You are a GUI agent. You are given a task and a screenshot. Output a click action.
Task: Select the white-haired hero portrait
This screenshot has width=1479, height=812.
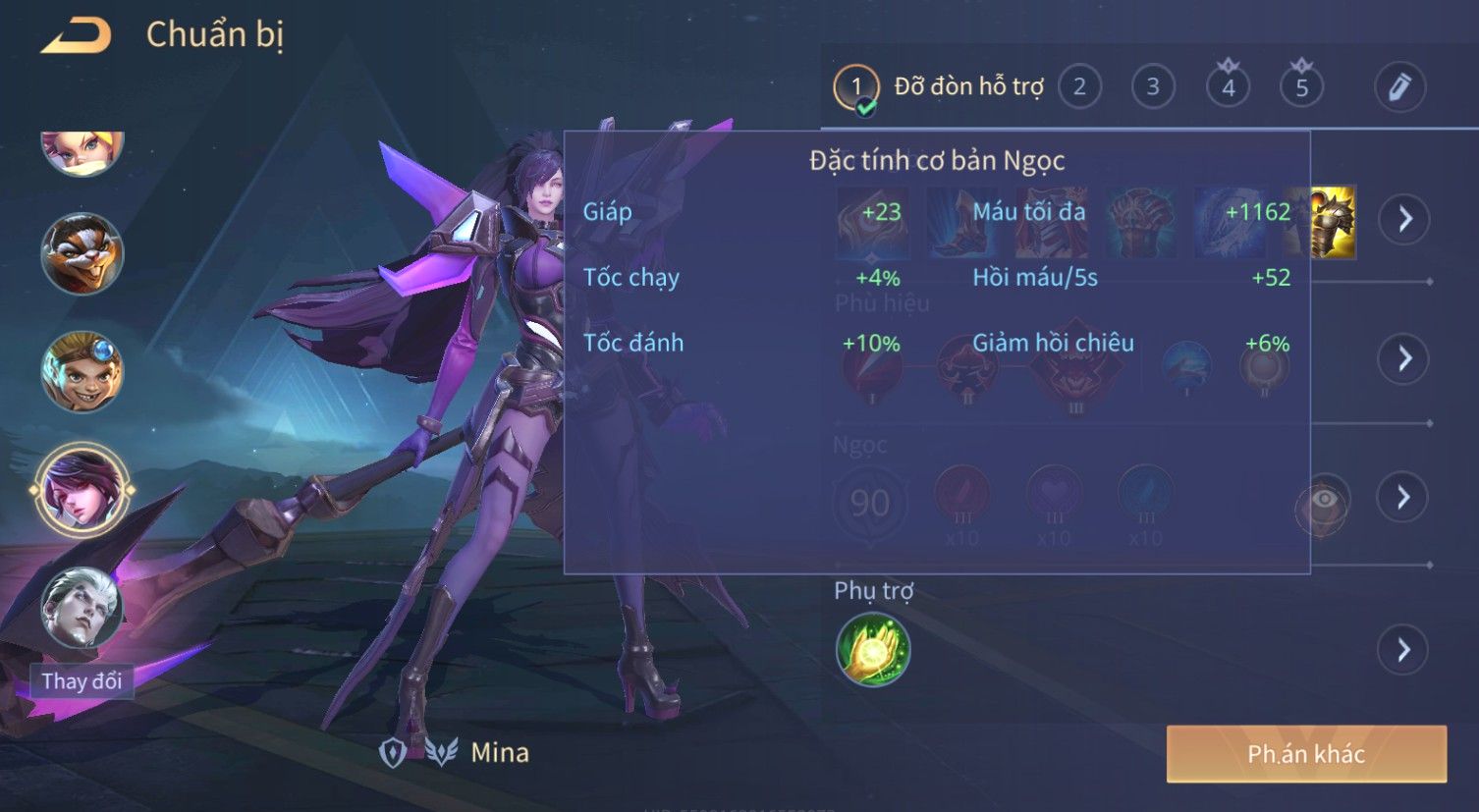[82, 608]
